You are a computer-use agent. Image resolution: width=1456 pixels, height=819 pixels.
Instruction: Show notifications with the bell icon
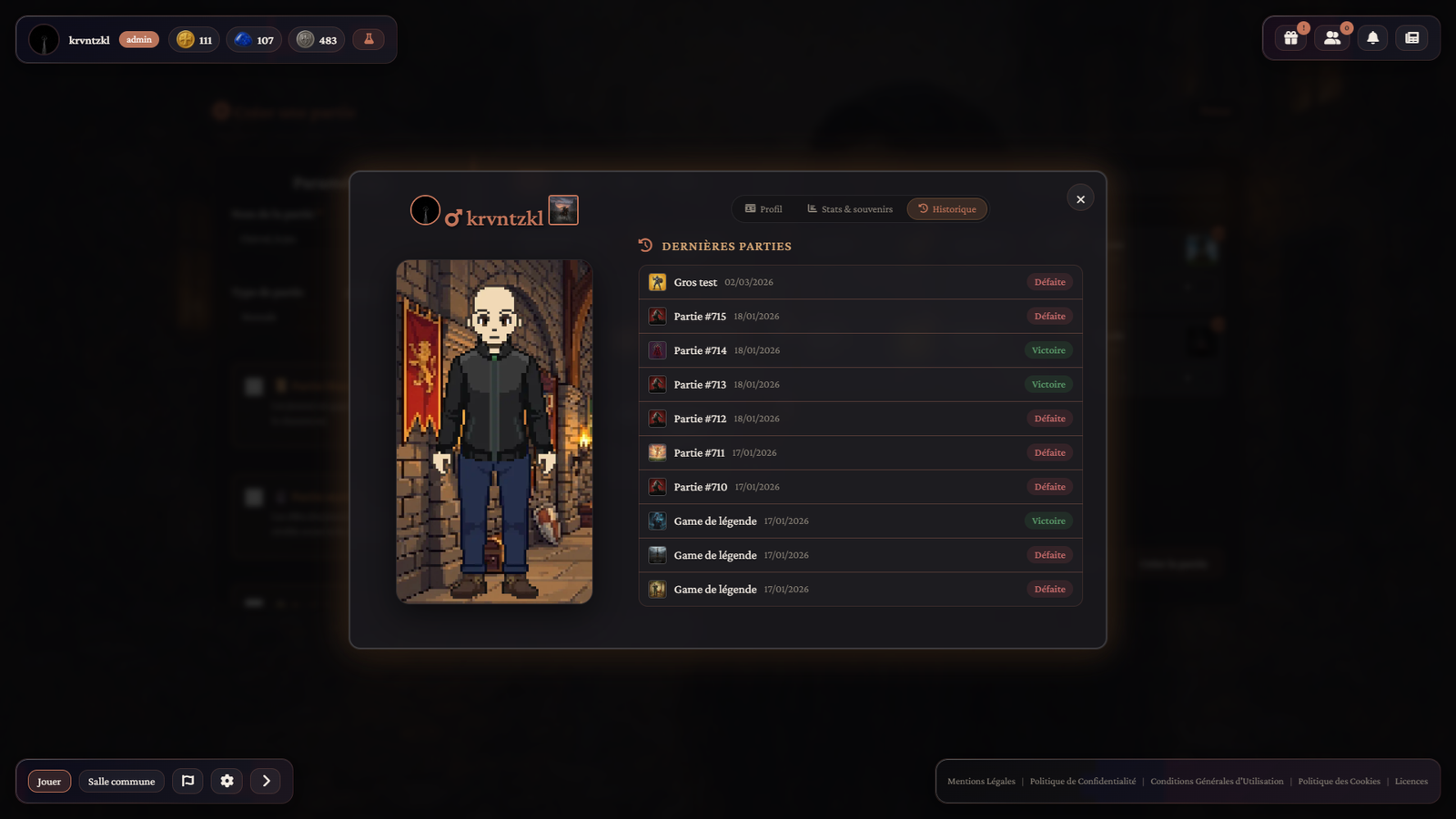[1372, 38]
